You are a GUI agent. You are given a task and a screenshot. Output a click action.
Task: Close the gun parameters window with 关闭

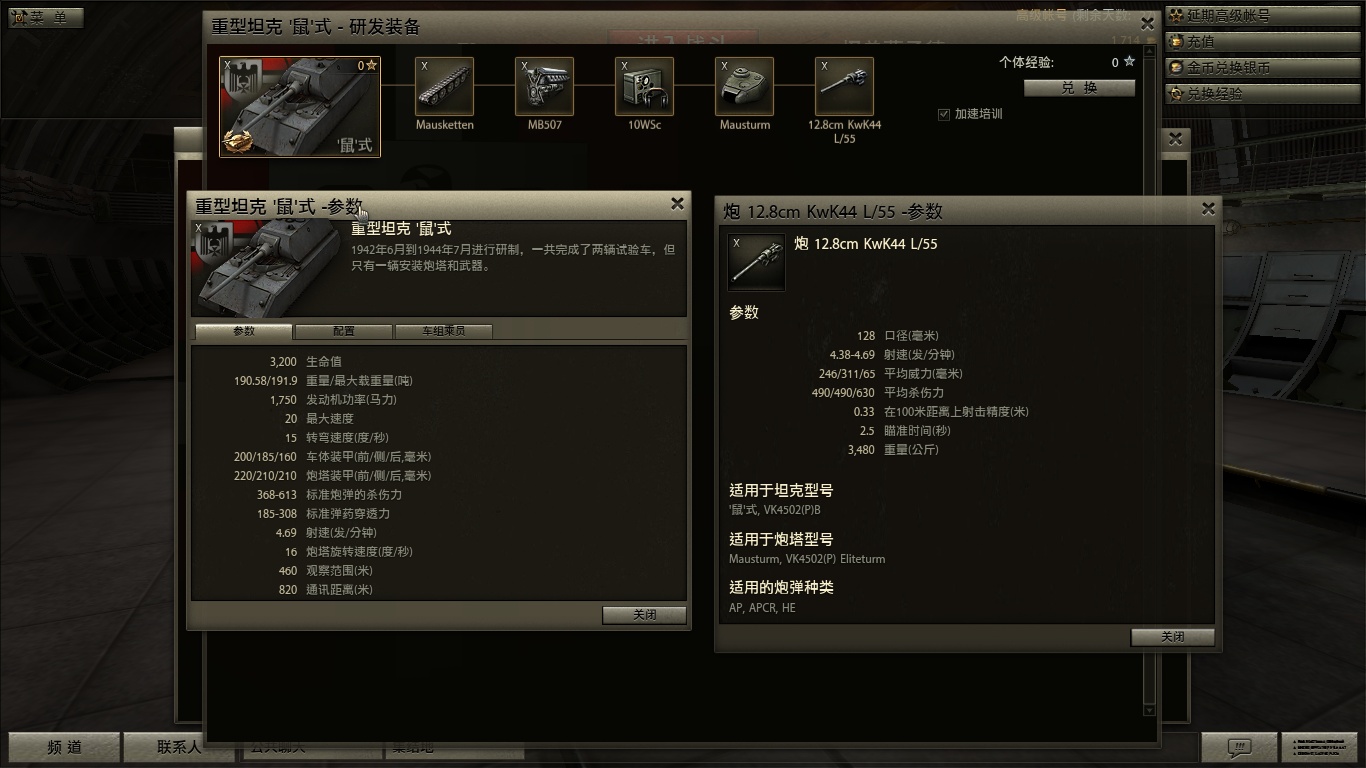click(x=1171, y=637)
